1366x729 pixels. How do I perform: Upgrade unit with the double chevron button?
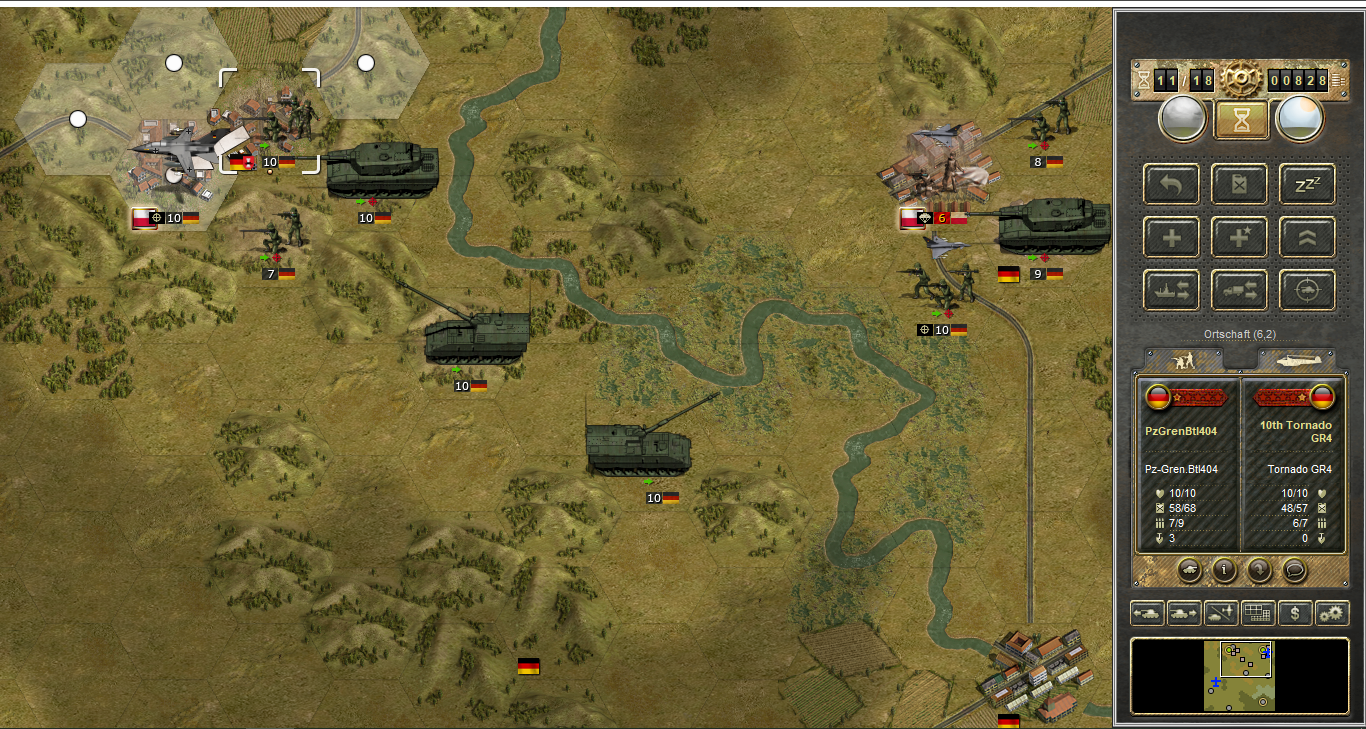point(1308,237)
